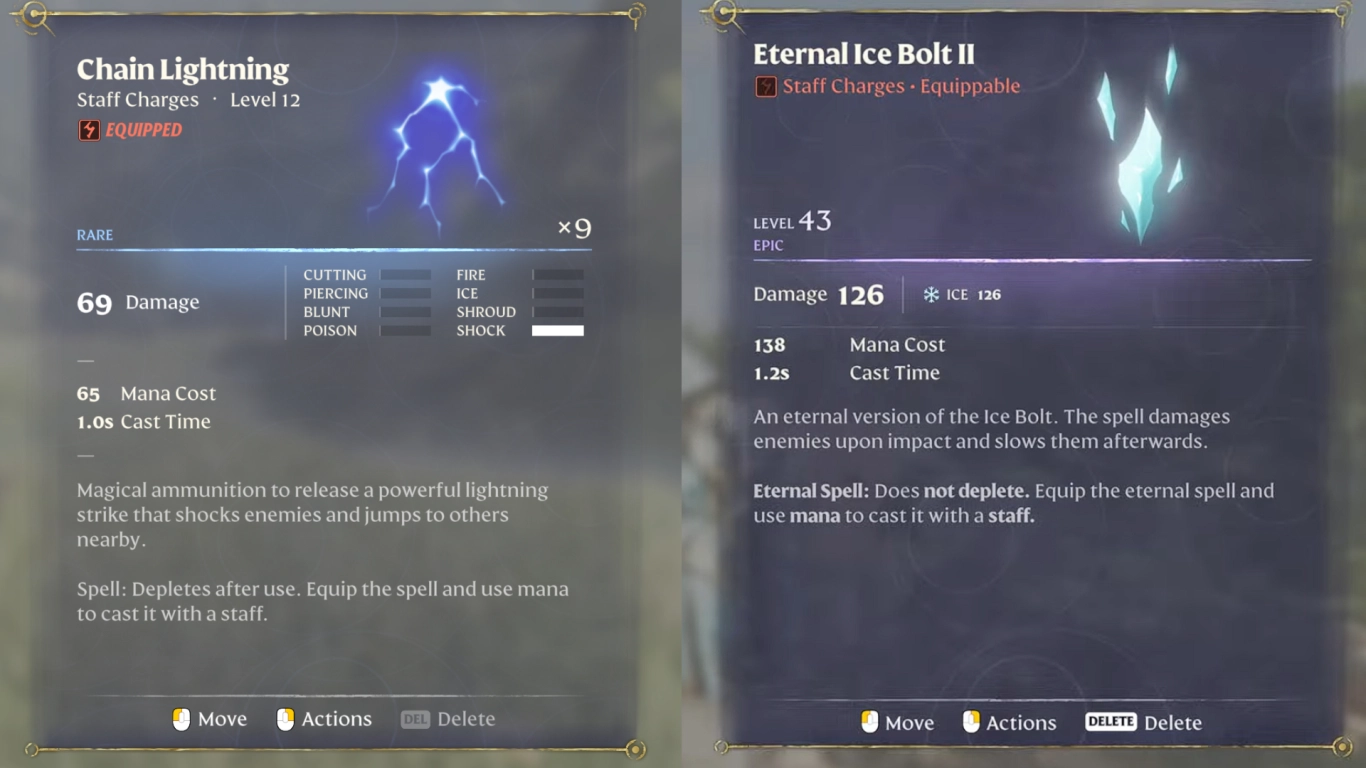Screen dimensions: 1366x768
Task: Toggle the filled SHOCK damage bar
Action: (558, 330)
